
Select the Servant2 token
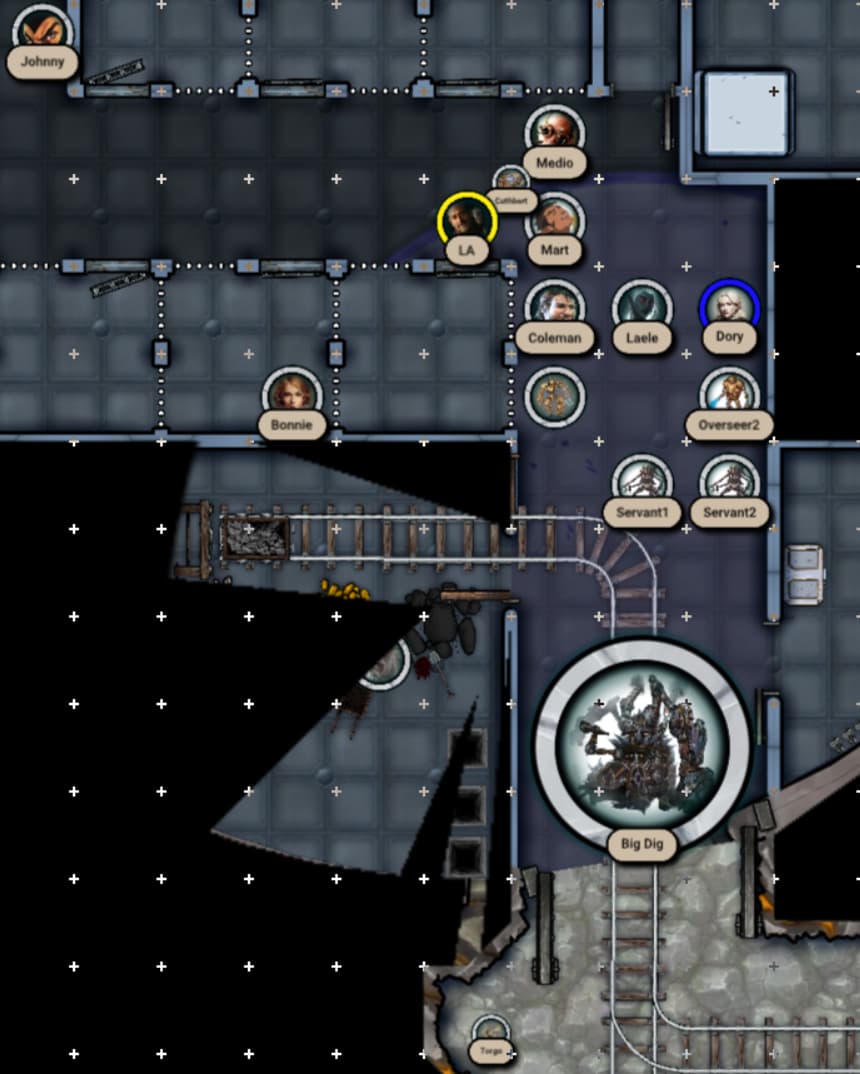729,483
